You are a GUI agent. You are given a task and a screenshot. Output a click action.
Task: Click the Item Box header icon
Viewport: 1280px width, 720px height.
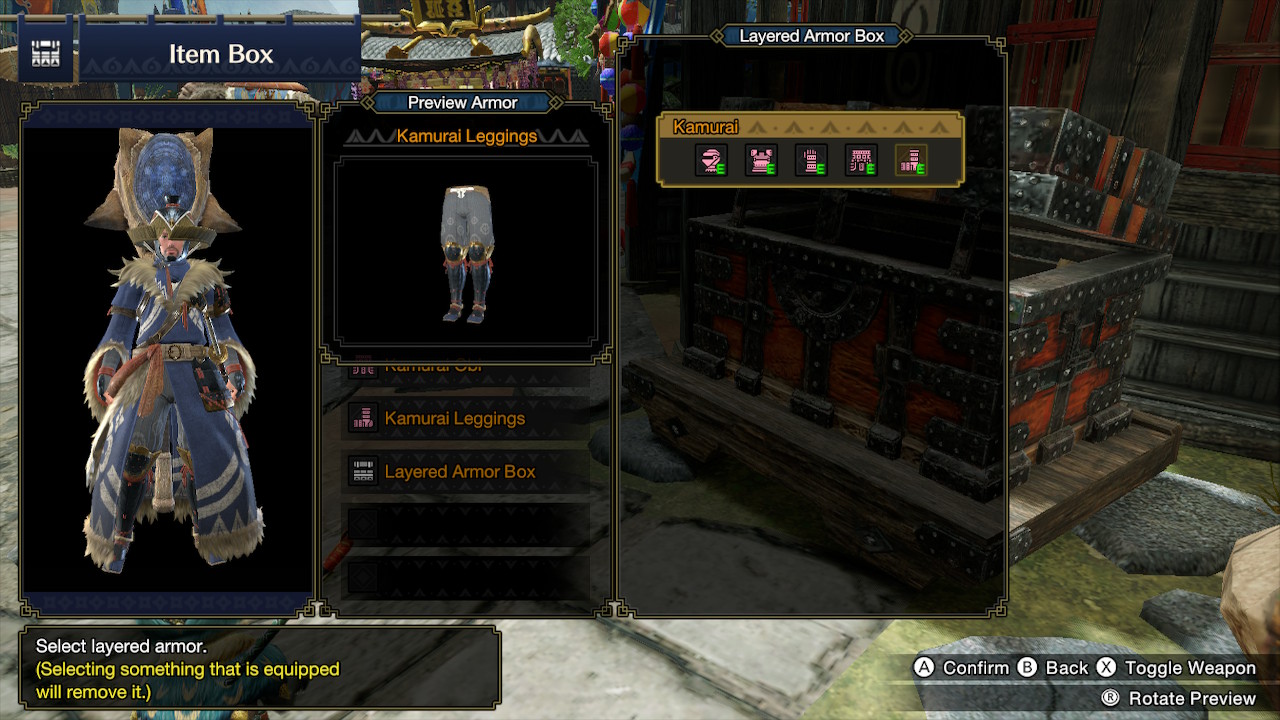coord(46,54)
